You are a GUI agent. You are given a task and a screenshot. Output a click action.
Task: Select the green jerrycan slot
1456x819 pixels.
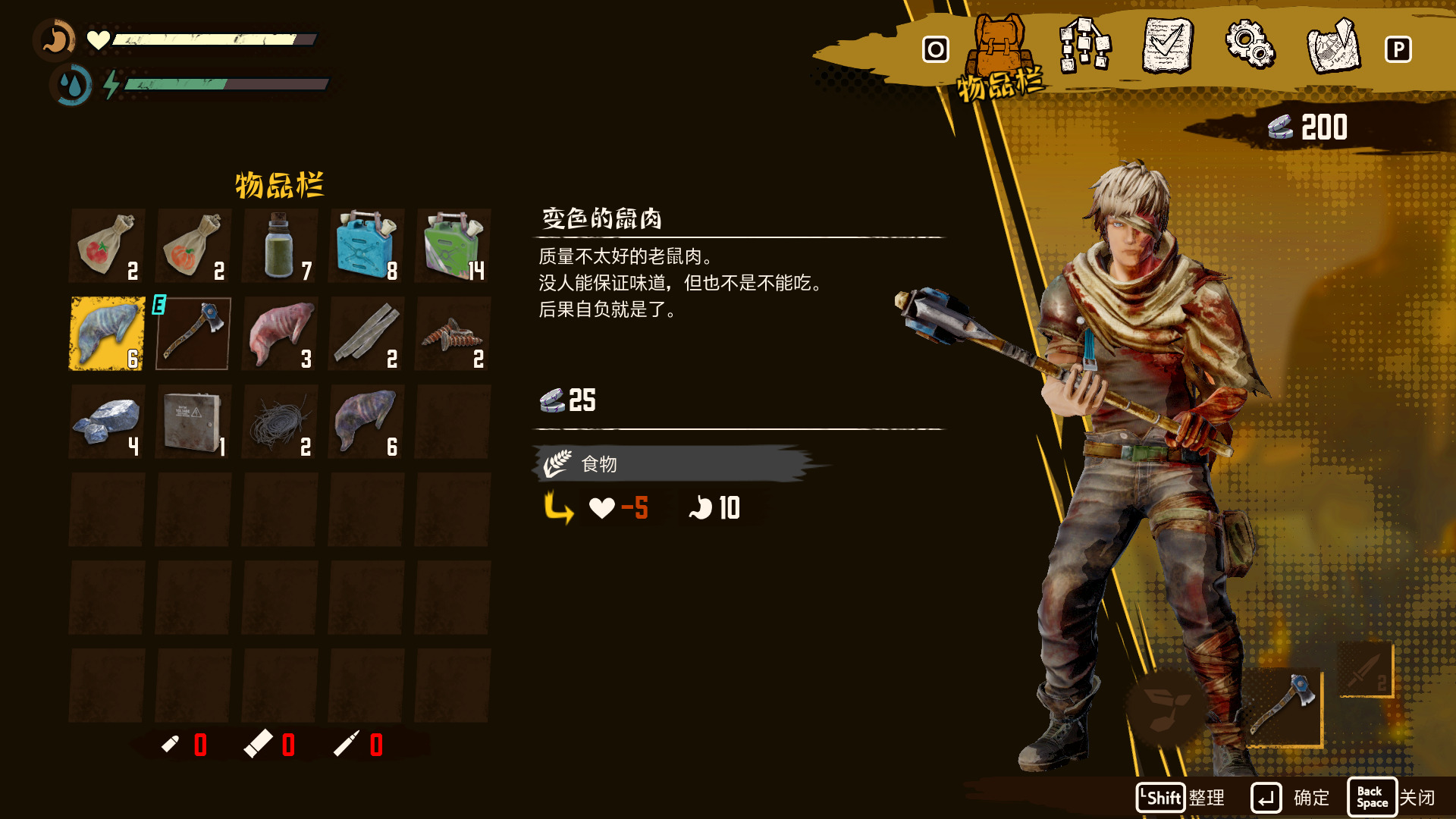453,246
